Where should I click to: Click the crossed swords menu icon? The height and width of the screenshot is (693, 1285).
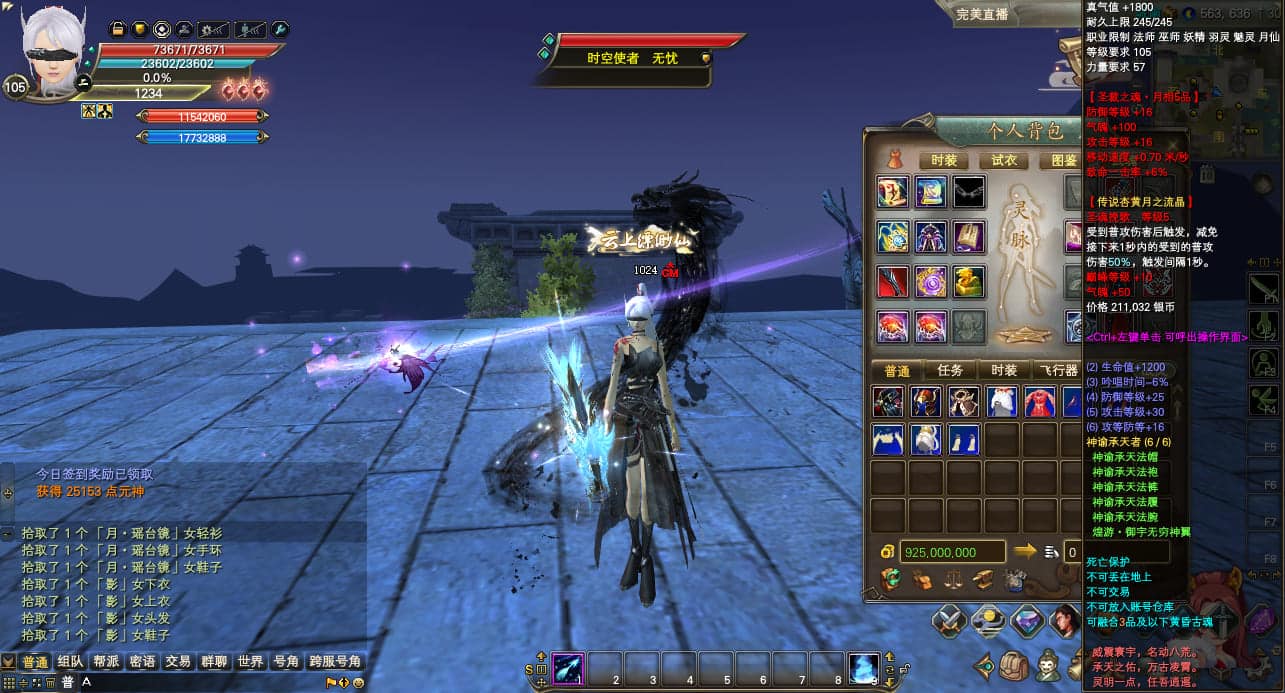[x=949, y=623]
